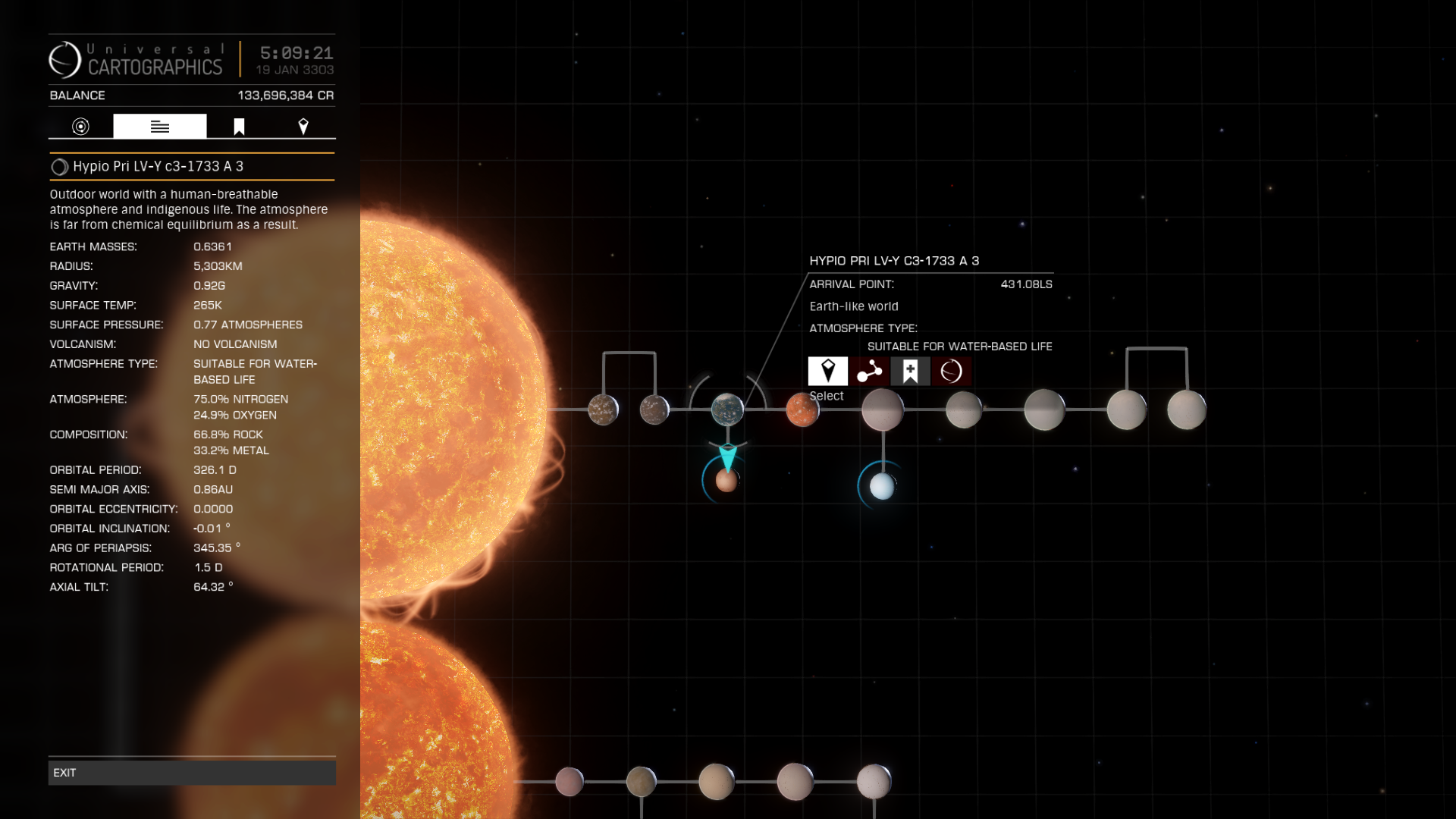Select the blue Earth-like world on the map

727,409
